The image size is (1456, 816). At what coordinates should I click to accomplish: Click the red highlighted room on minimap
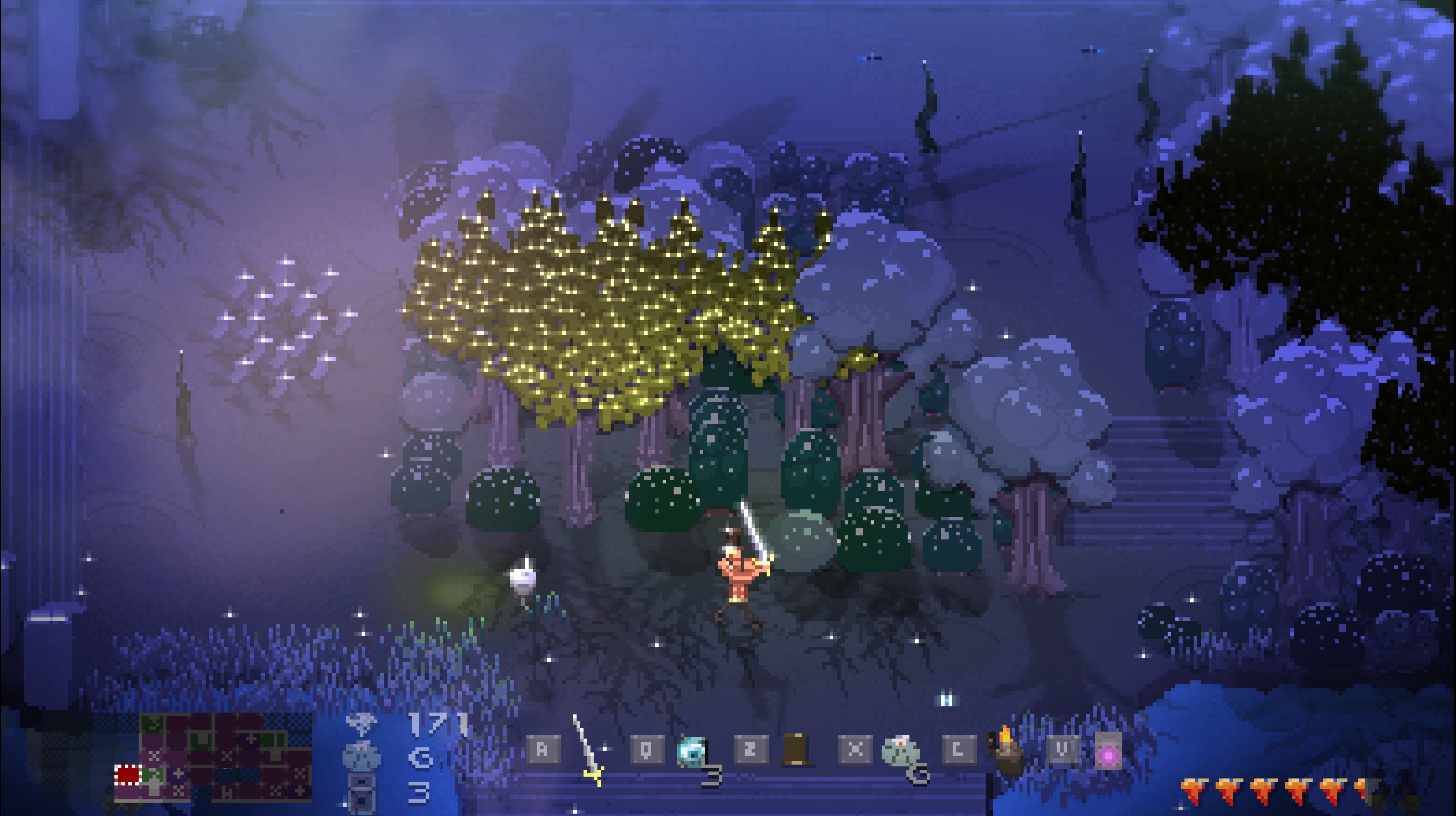[128, 775]
